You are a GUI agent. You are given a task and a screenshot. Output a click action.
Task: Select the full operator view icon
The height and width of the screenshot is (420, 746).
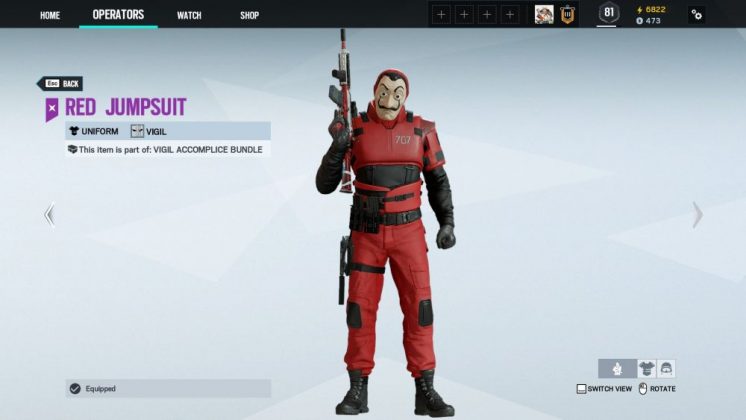pos(617,369)
